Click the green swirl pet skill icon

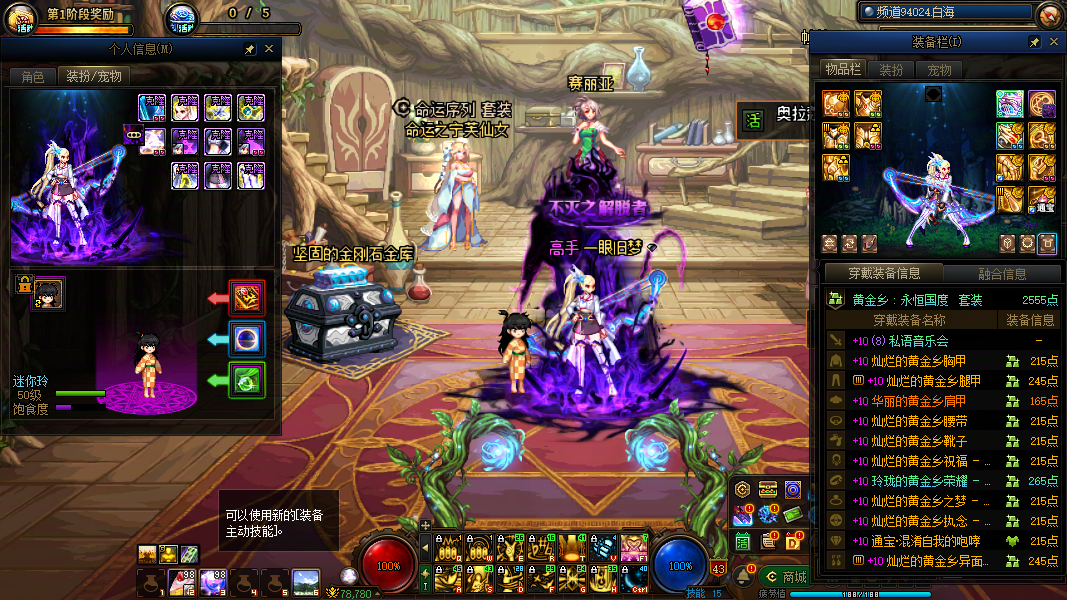[247, 380]
